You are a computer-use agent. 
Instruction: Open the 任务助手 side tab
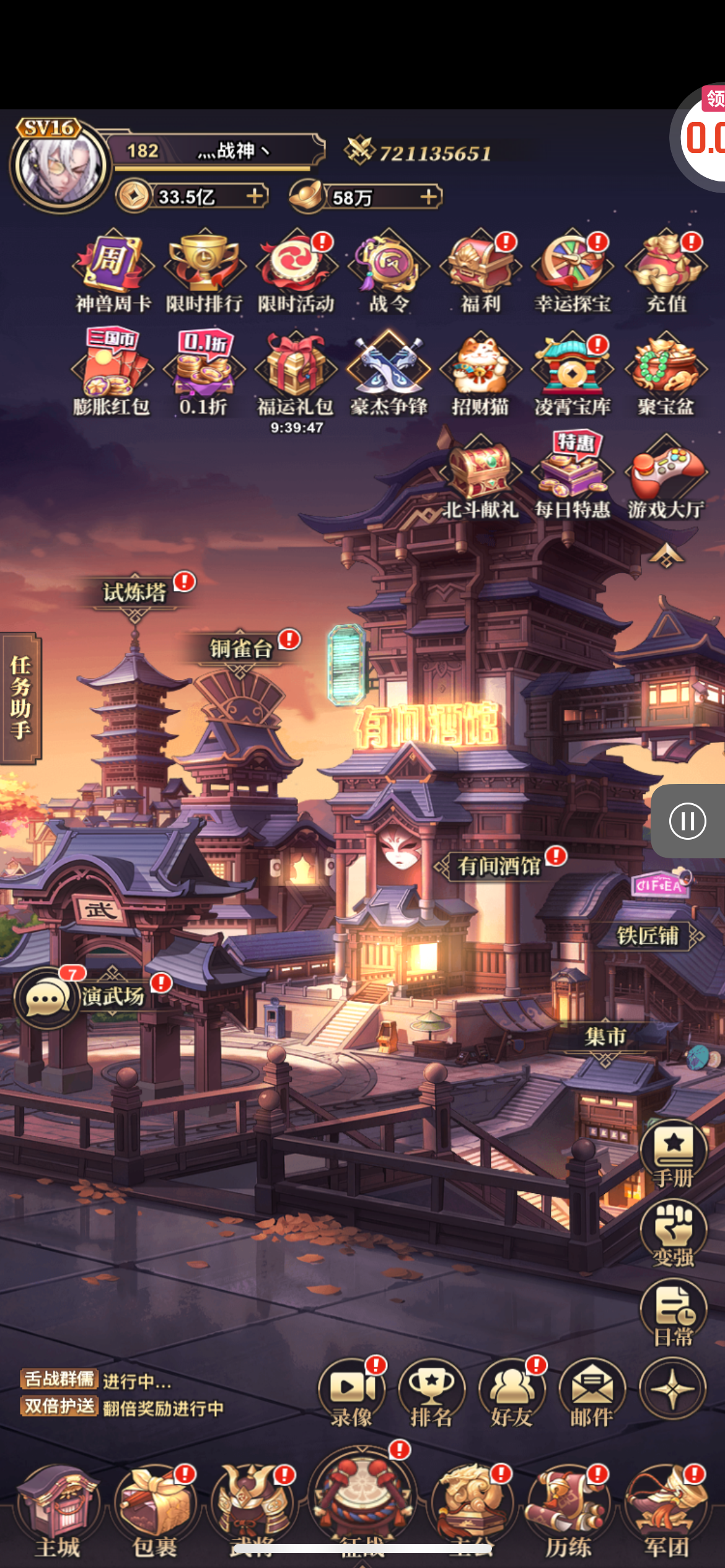[20, 697]
